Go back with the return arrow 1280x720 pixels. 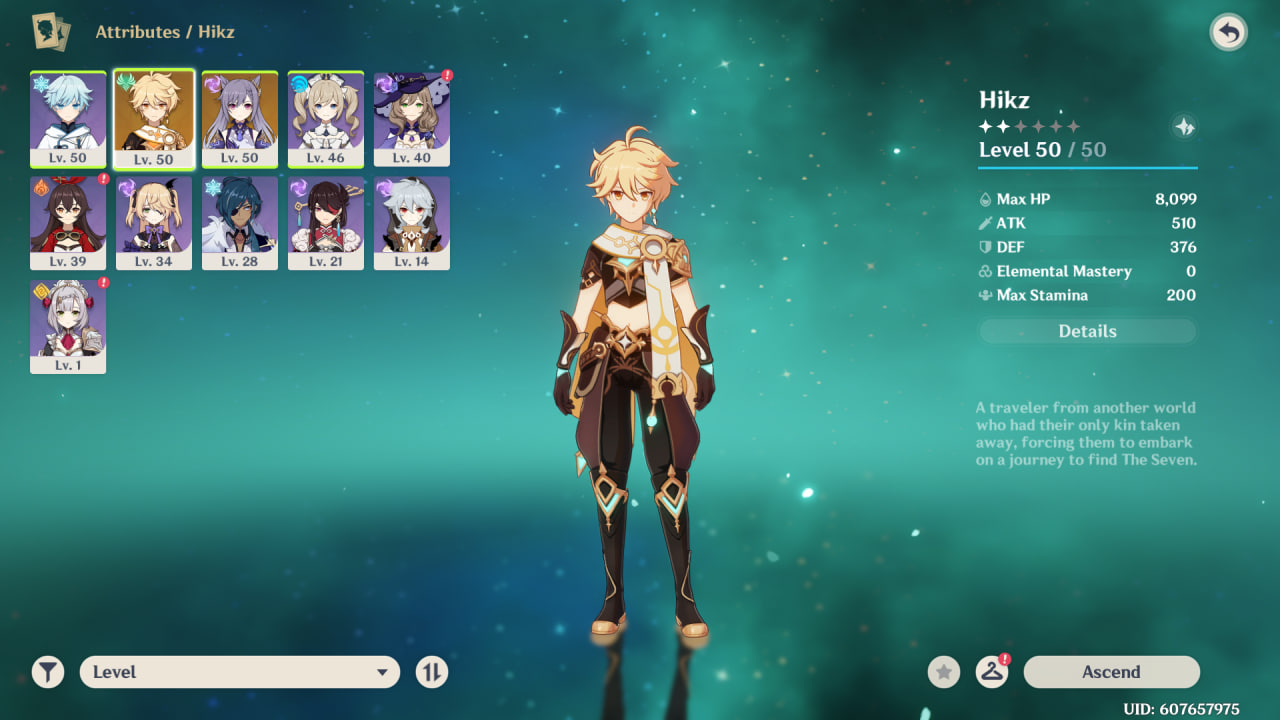(1228, 33)
